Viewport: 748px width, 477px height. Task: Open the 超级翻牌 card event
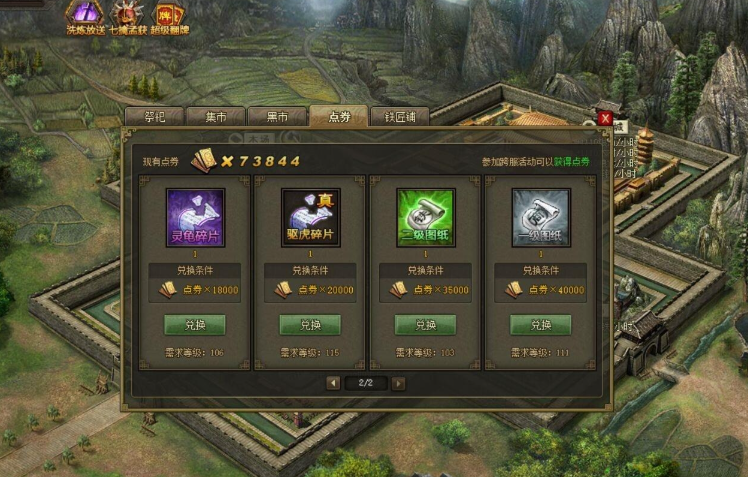pos(168,16)
